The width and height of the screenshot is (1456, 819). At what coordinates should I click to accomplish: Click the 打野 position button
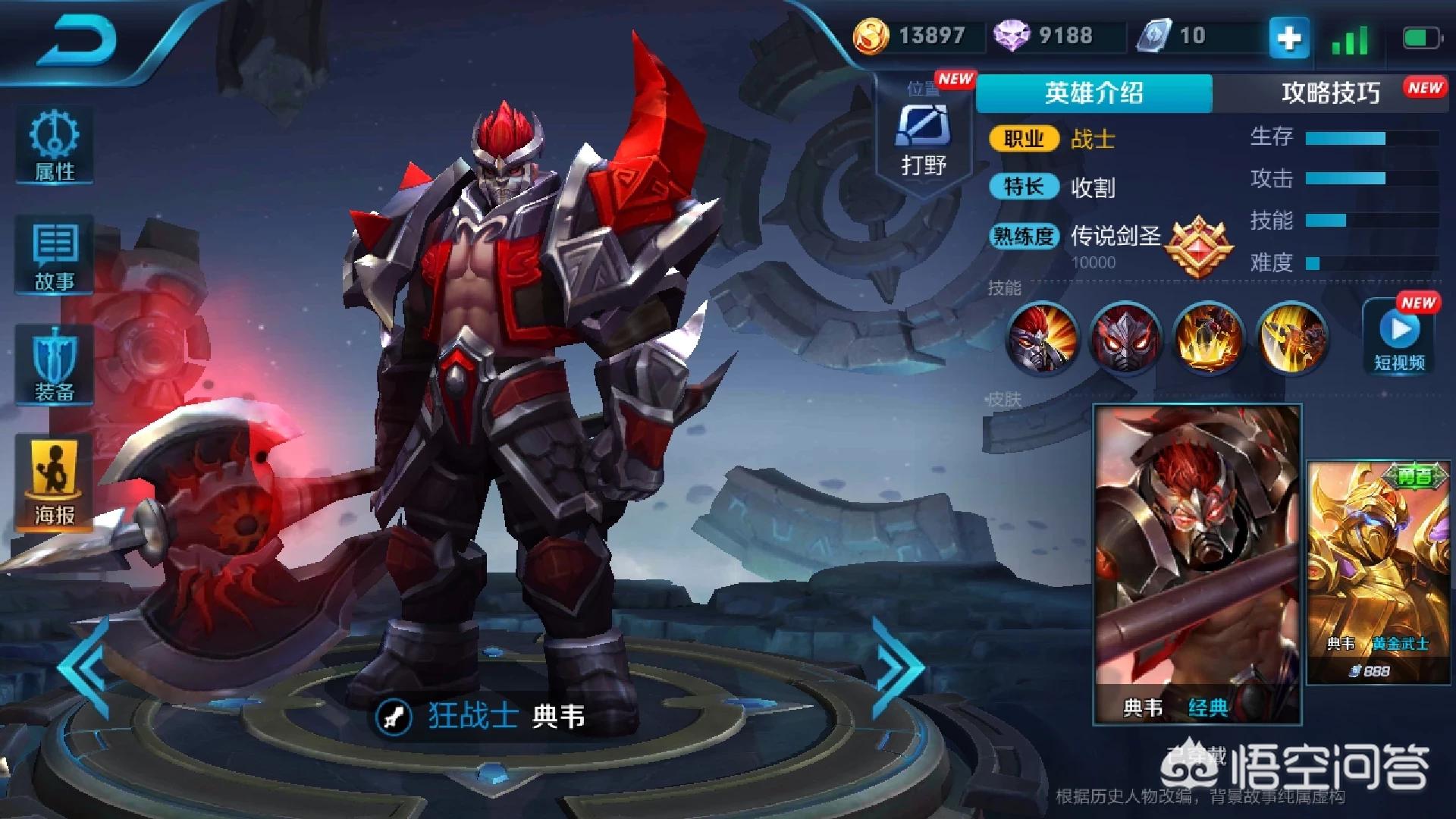coord(923,140)
